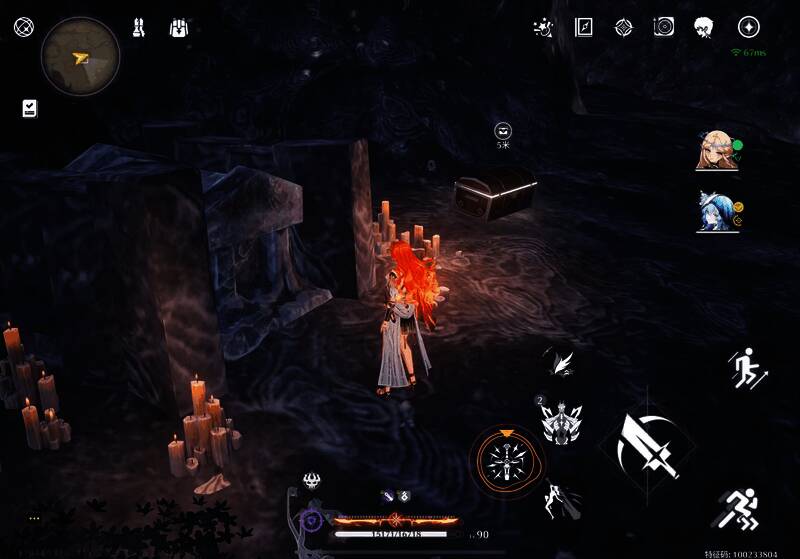The width and height of the screenshot is (800, 559).
Task: Tap the sprinting runner dash button
Action: point(741,508)
